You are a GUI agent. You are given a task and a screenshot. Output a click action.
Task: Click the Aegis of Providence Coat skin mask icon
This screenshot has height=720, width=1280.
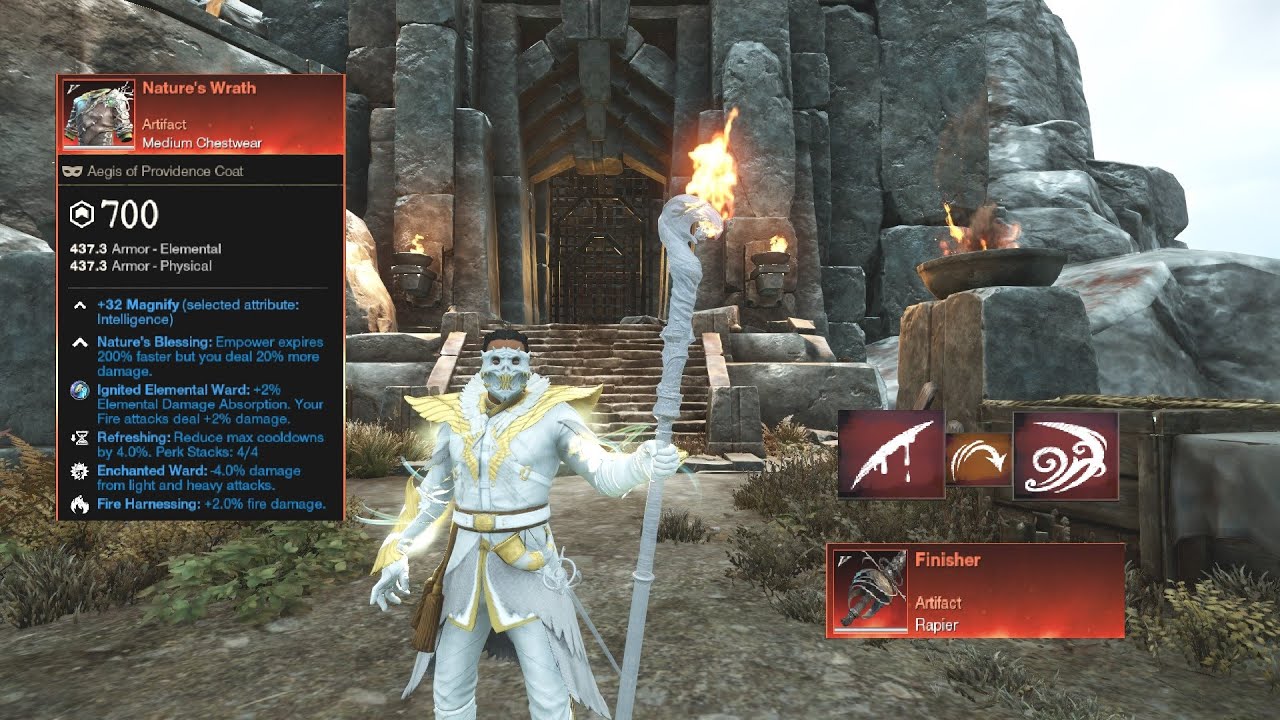pos(72,171)
